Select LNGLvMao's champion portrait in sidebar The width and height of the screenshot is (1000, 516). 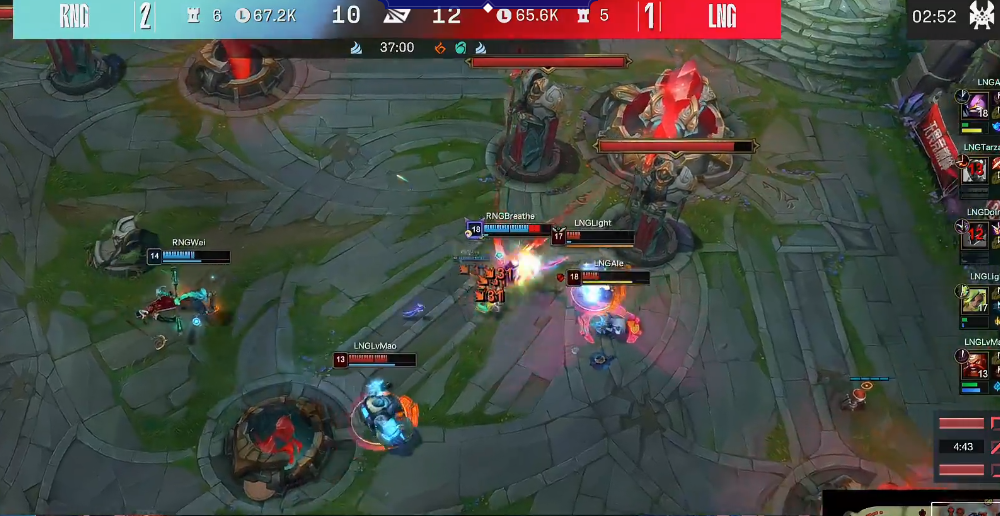click(x=977, y=365)
